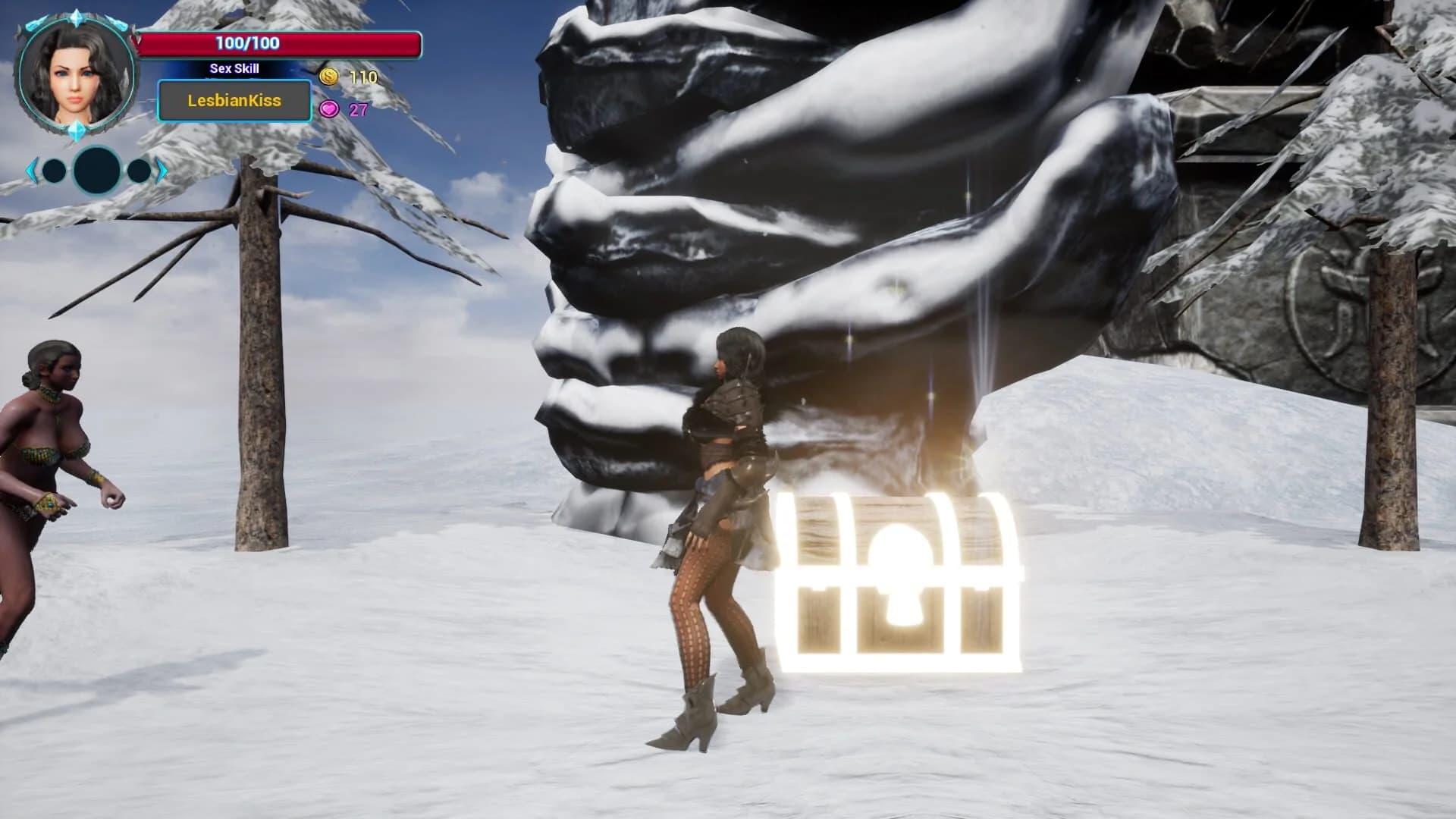Click the gold "110" counter text
The image size is (1456, 819).
click(364, 76)
